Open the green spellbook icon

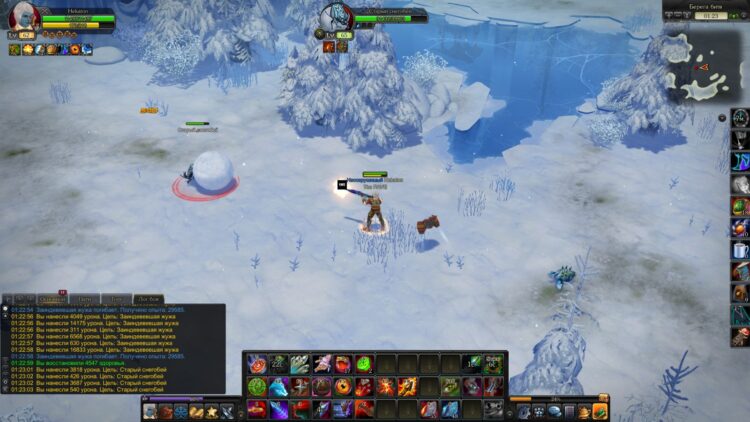pos(600,411)
